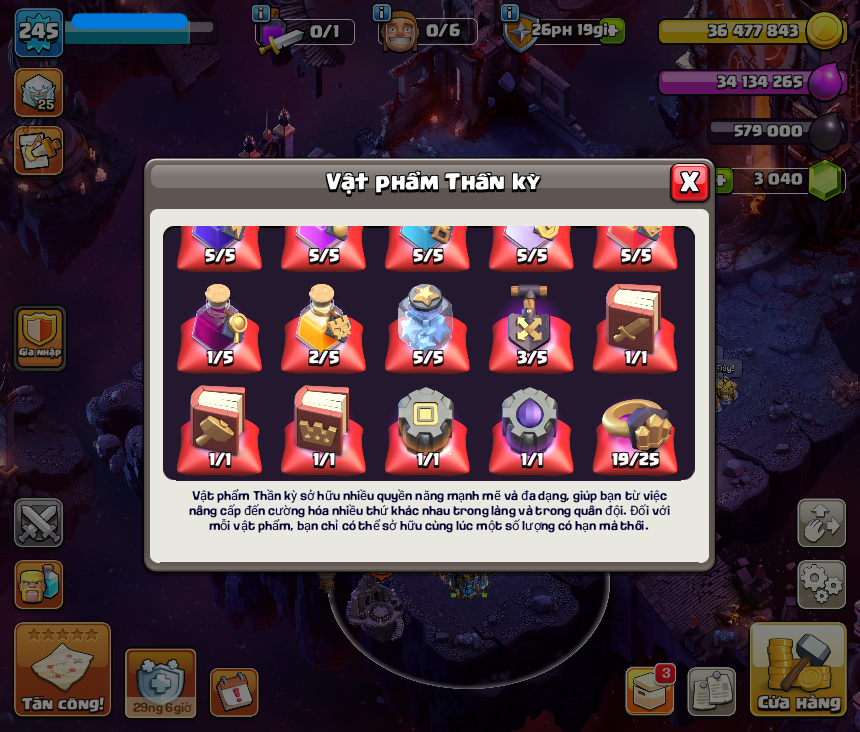The height and width of the screenshot is (732, 860).
Task: Open the level 245 player profile badge
Action: pos(39,32)
